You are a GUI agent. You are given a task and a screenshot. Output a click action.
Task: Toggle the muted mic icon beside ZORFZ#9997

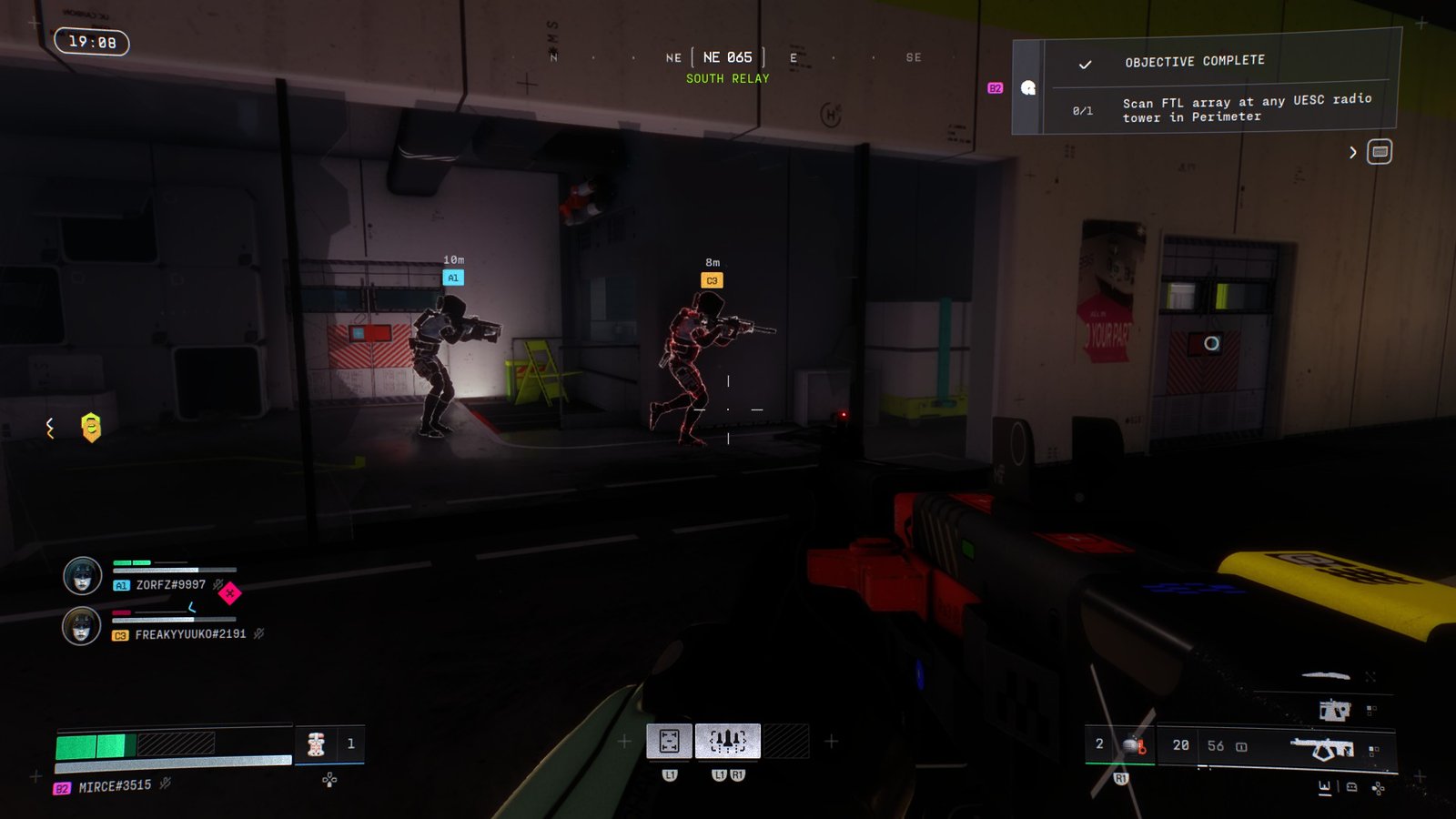(217, 585)
